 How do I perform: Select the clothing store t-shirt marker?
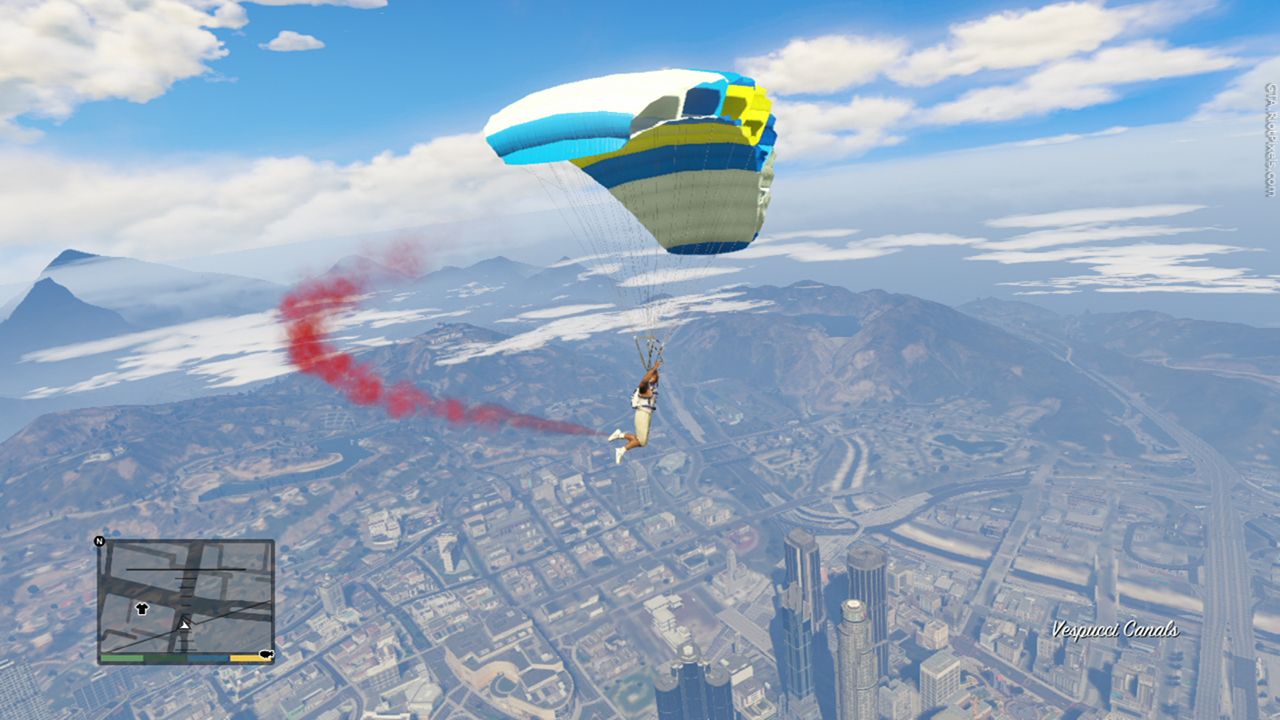tap(141, 608)
